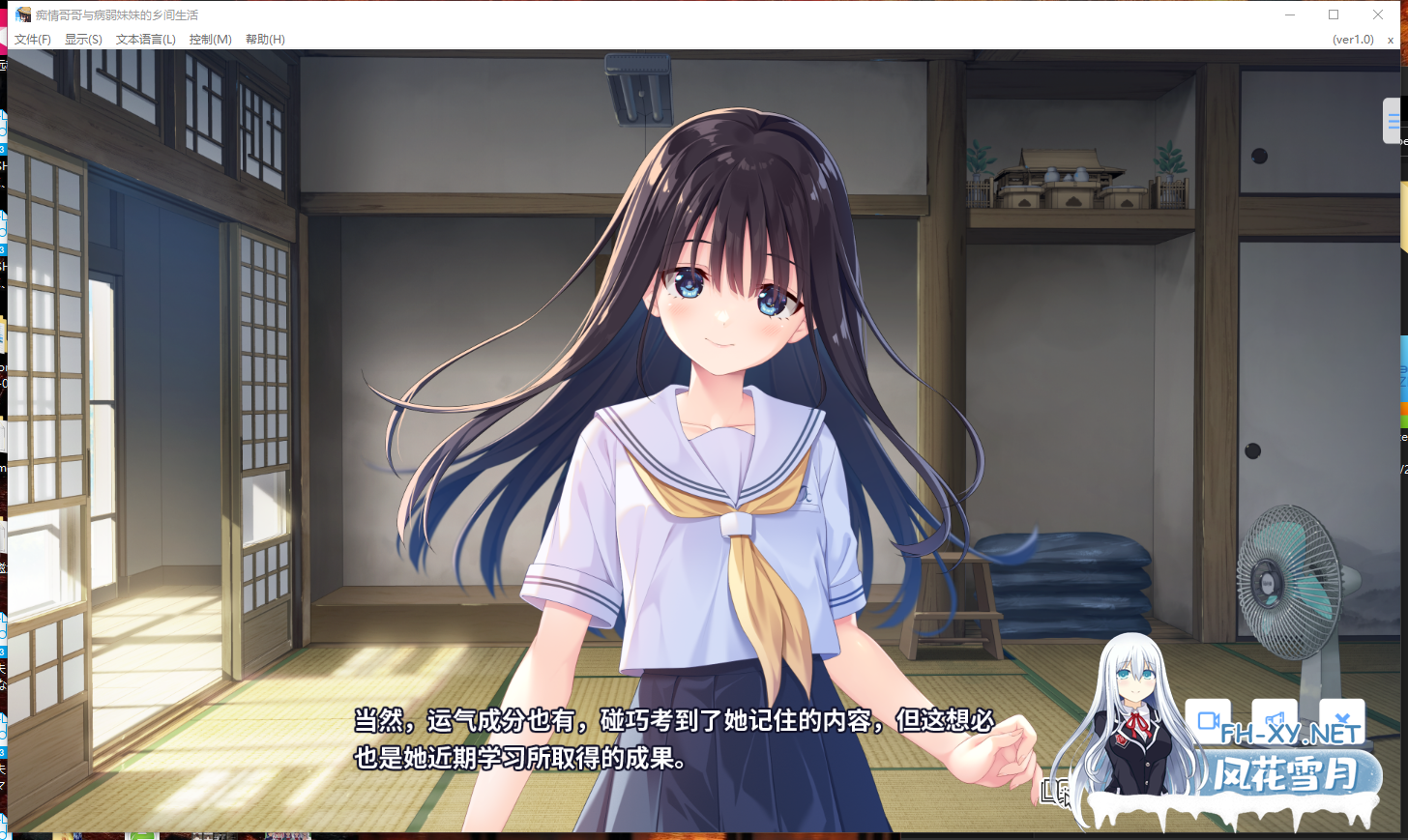Open the 文本语言(L) language dropdown

coord(143,40)
